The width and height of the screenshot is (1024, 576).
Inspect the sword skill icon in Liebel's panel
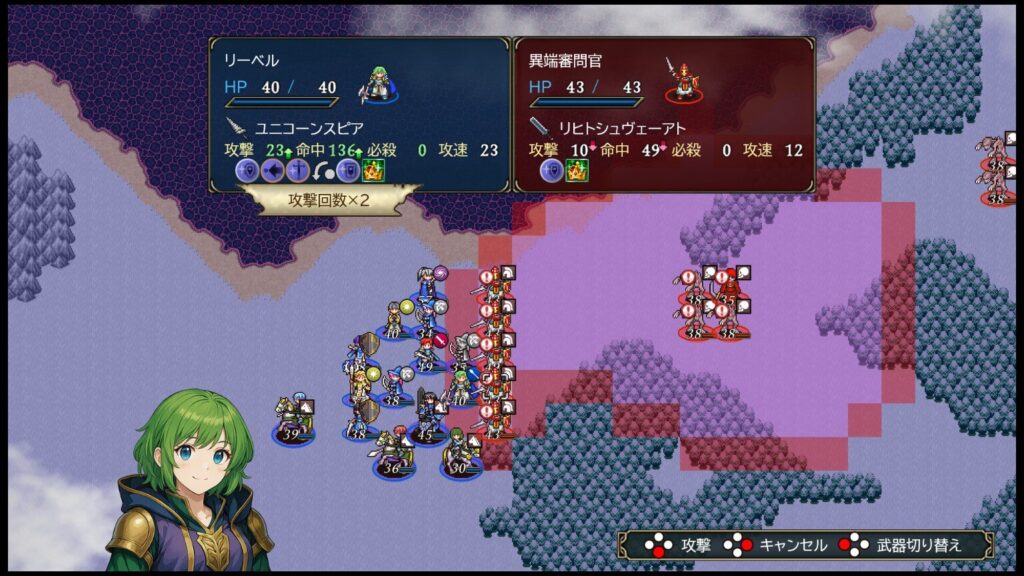tap(298, 171)
